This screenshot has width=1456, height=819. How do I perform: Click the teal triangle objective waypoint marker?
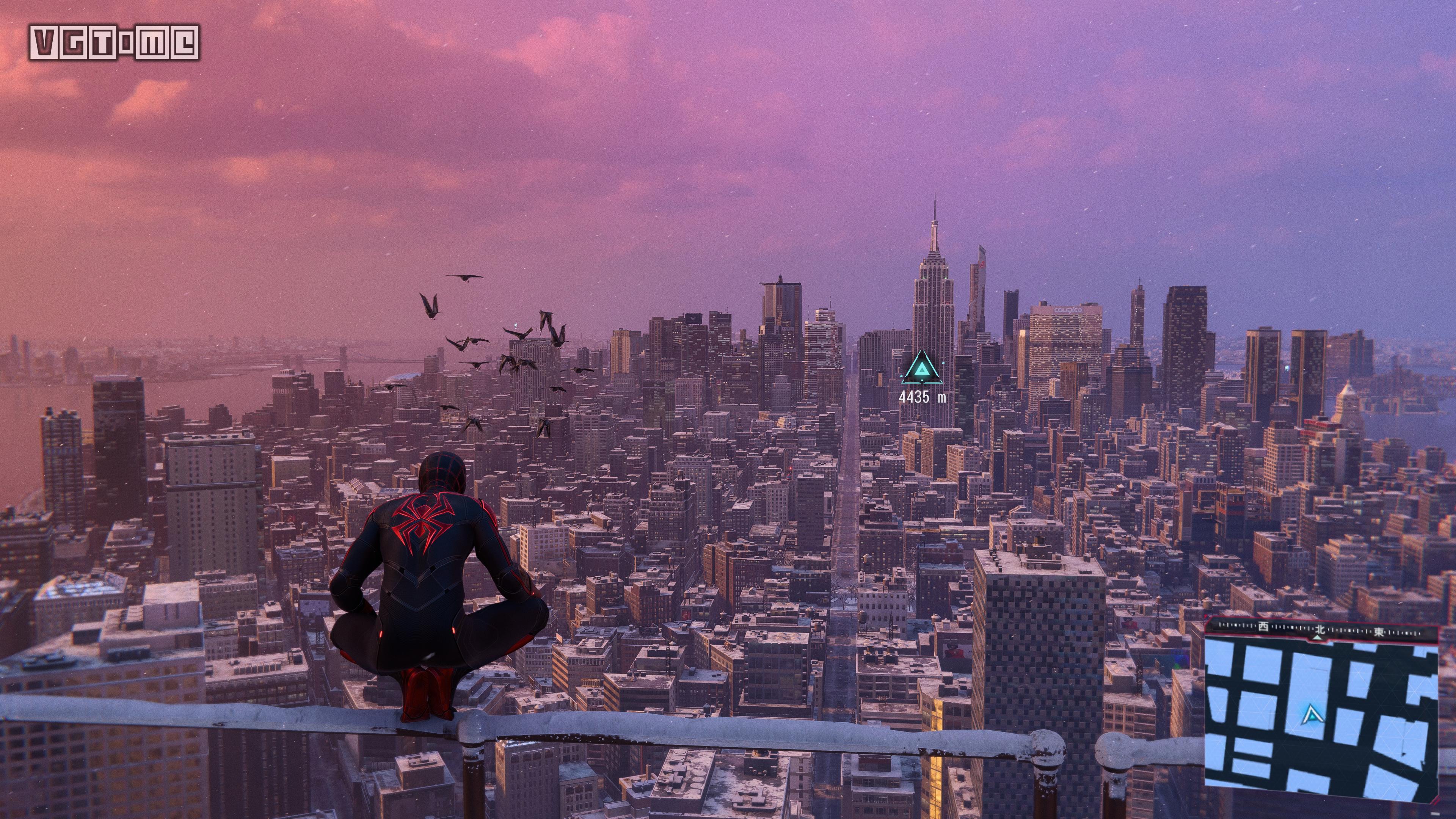click(922, 367)
